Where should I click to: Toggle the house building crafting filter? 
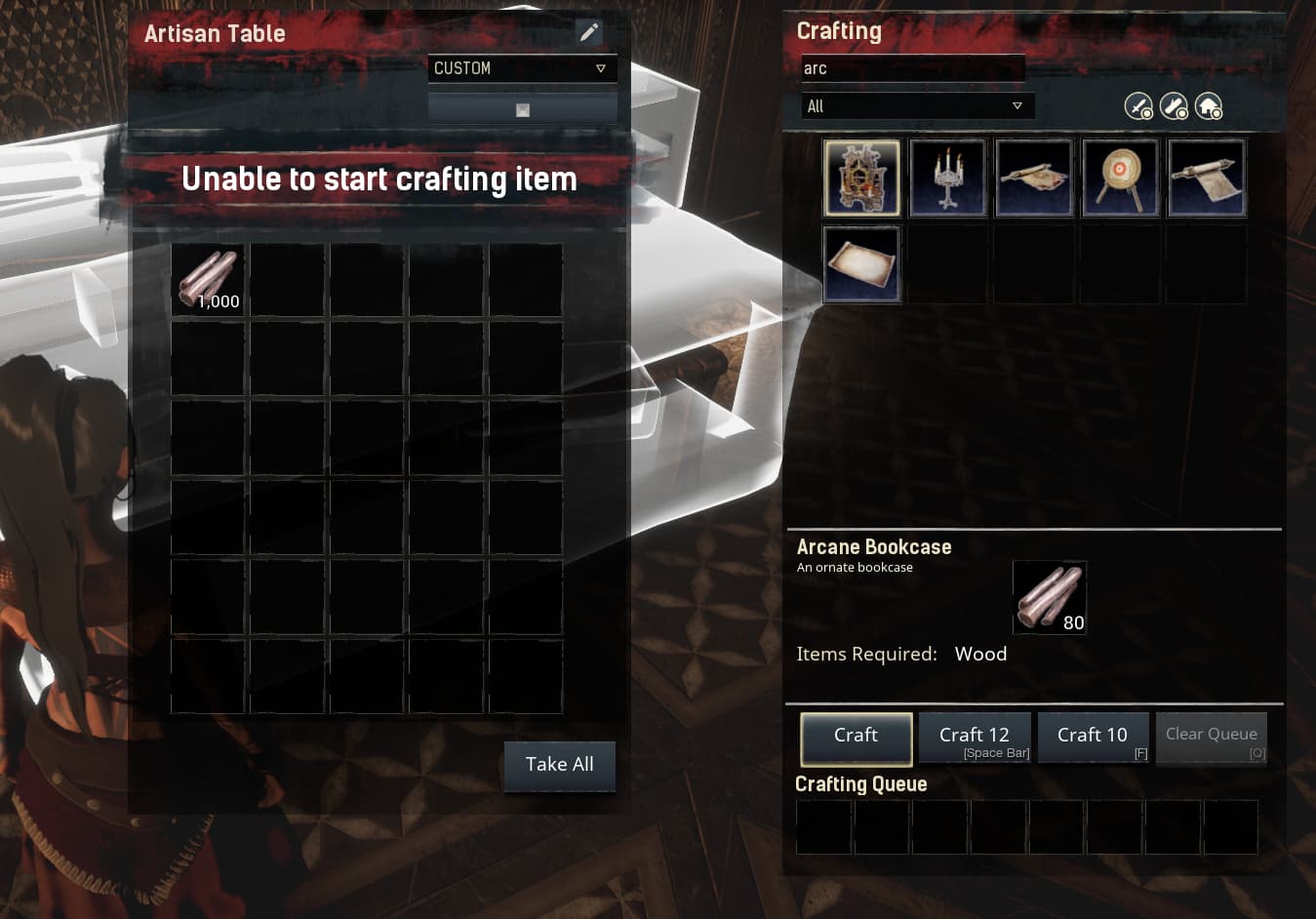tap(1210, 105)
